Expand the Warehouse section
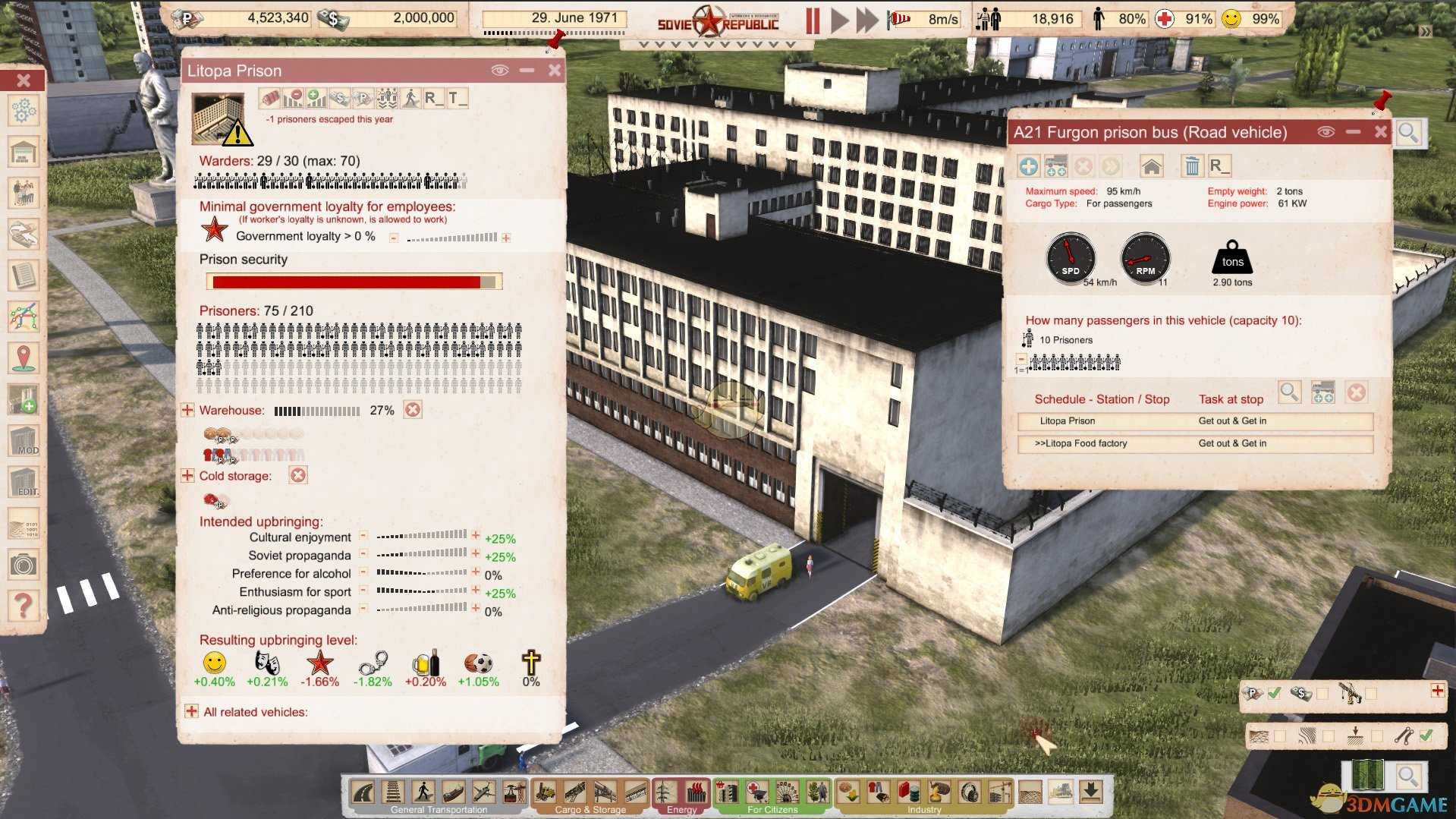The width and height of the screenshot is (1456, 819). click(187, 410)
